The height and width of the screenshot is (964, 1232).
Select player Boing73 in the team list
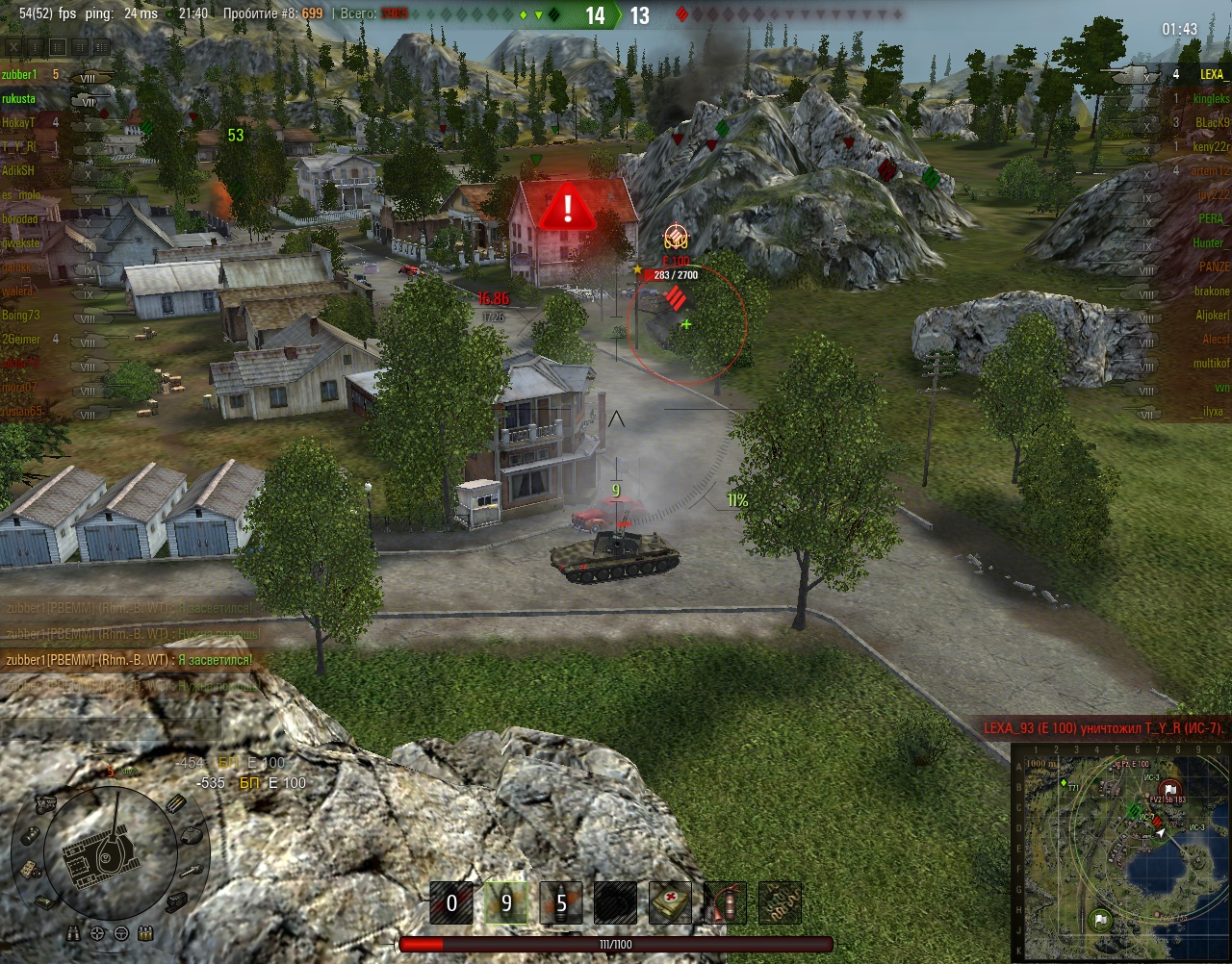pyautogui.click(x=21, y=315)
